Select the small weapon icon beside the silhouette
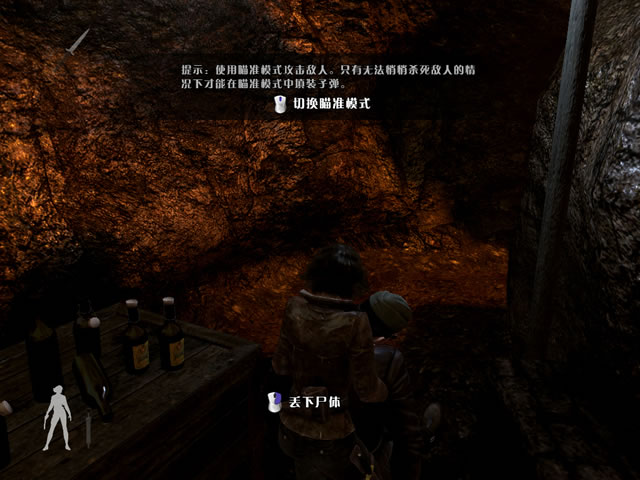640x480 pixels. tap(88, 432)
